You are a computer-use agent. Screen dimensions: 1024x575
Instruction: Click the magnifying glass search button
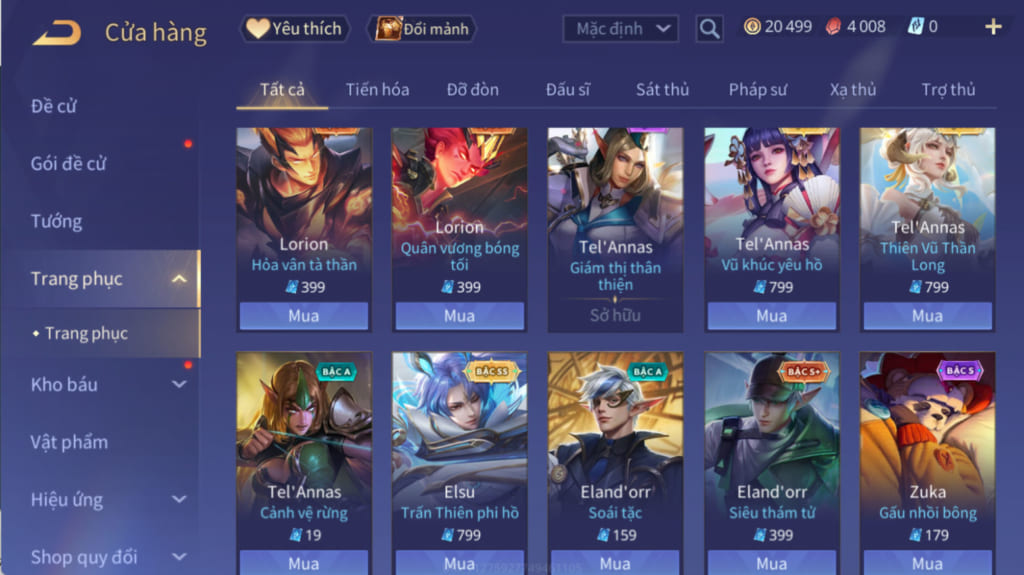pos(709,29)
